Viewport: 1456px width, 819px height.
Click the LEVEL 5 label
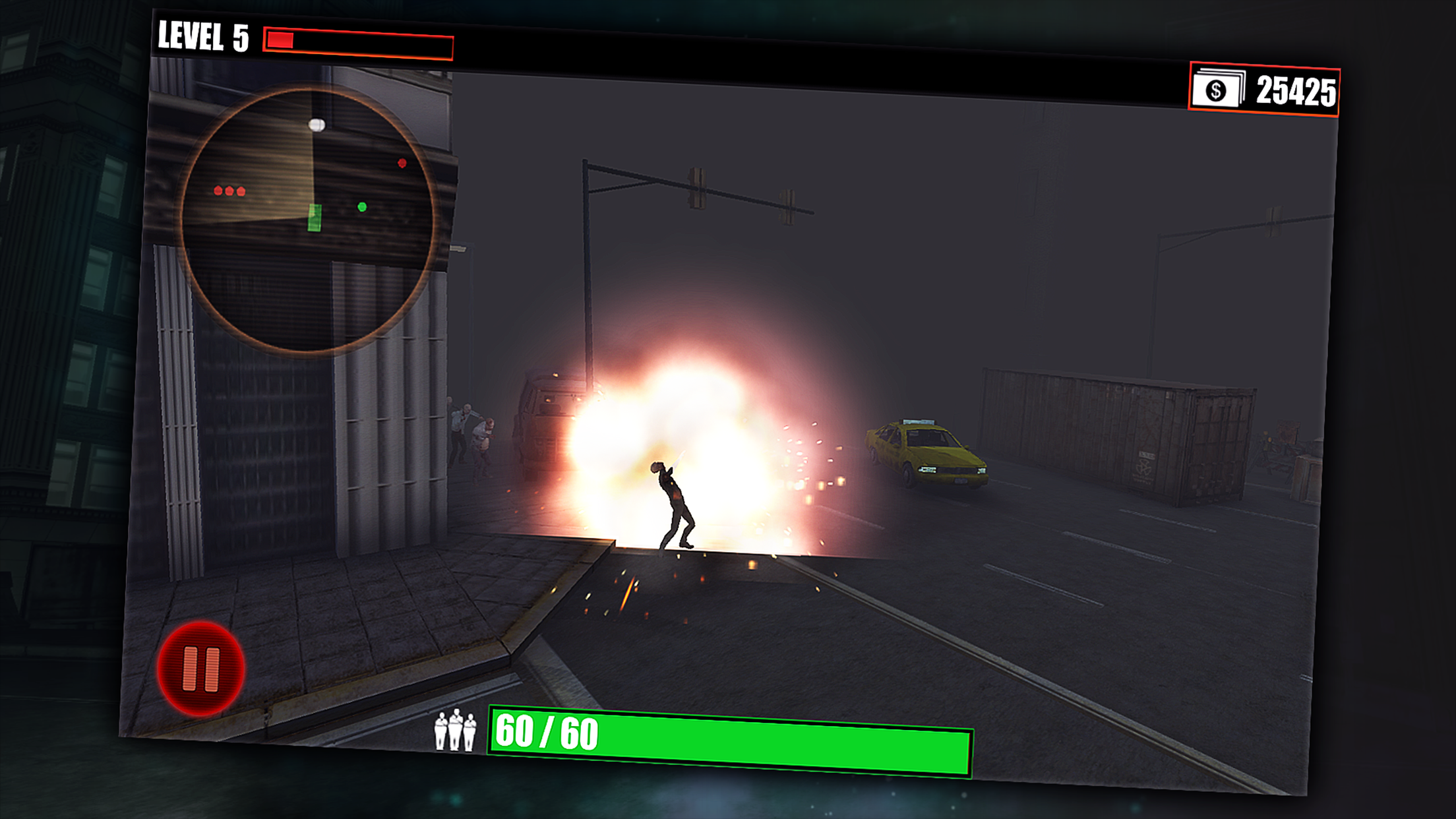pyautogui.click(x=201, y=37)
